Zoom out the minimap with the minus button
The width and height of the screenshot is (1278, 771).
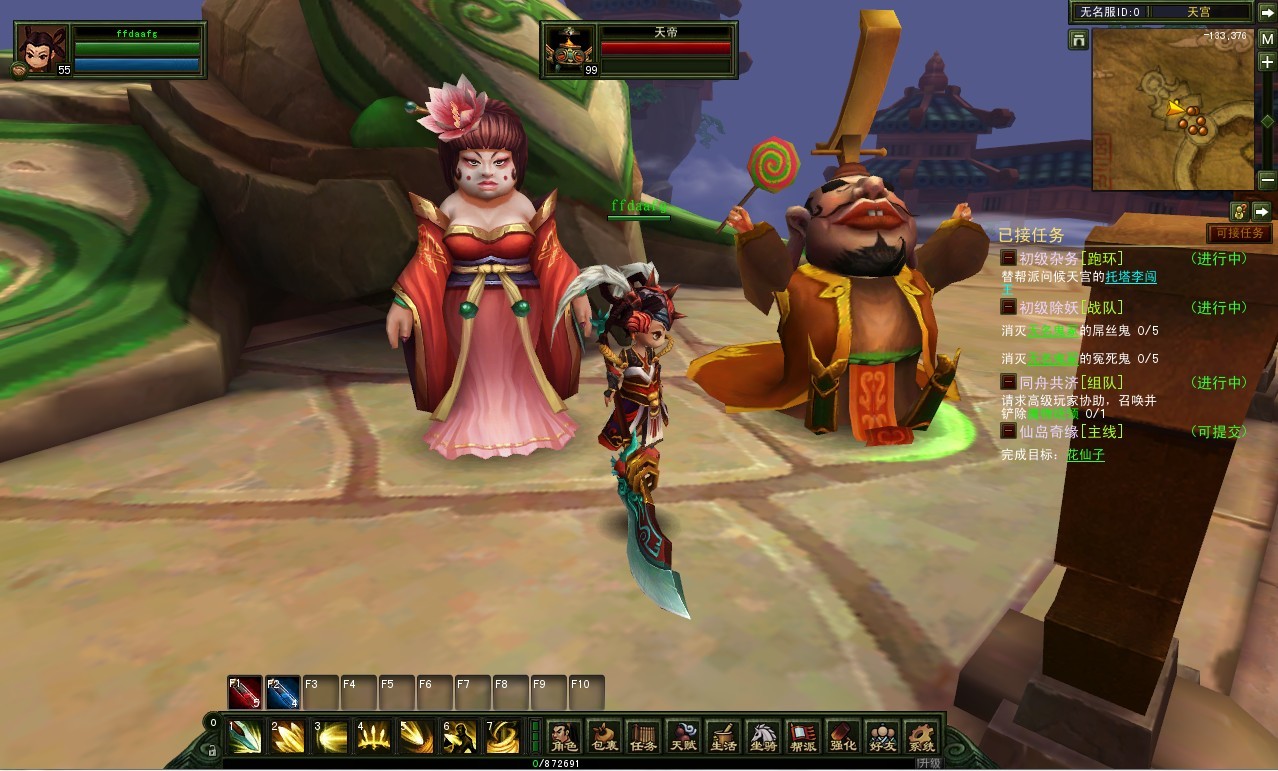pos(1267,180)
